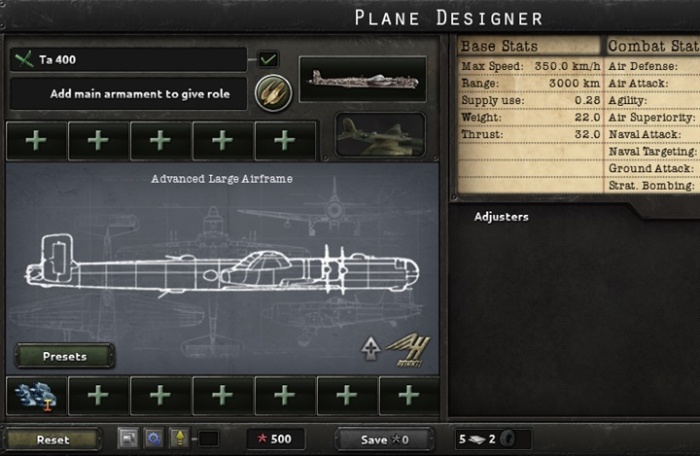Click the Ta 400 name field
The image size is (700, 456).
[128, 60]
